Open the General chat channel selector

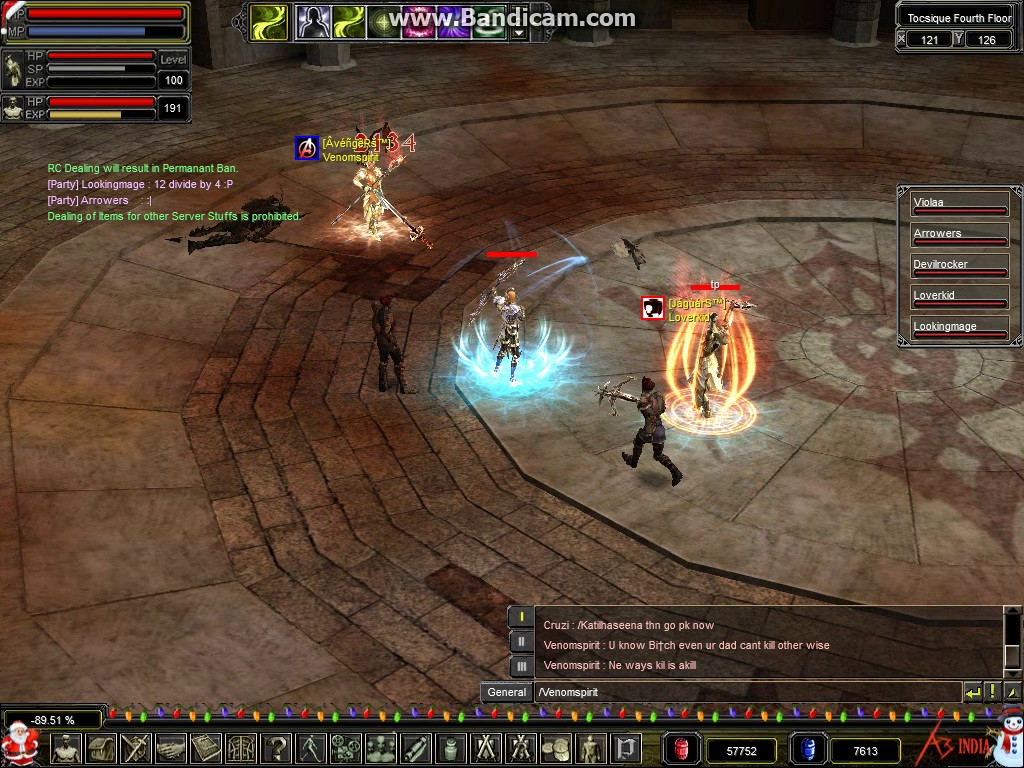coord(506,692)
